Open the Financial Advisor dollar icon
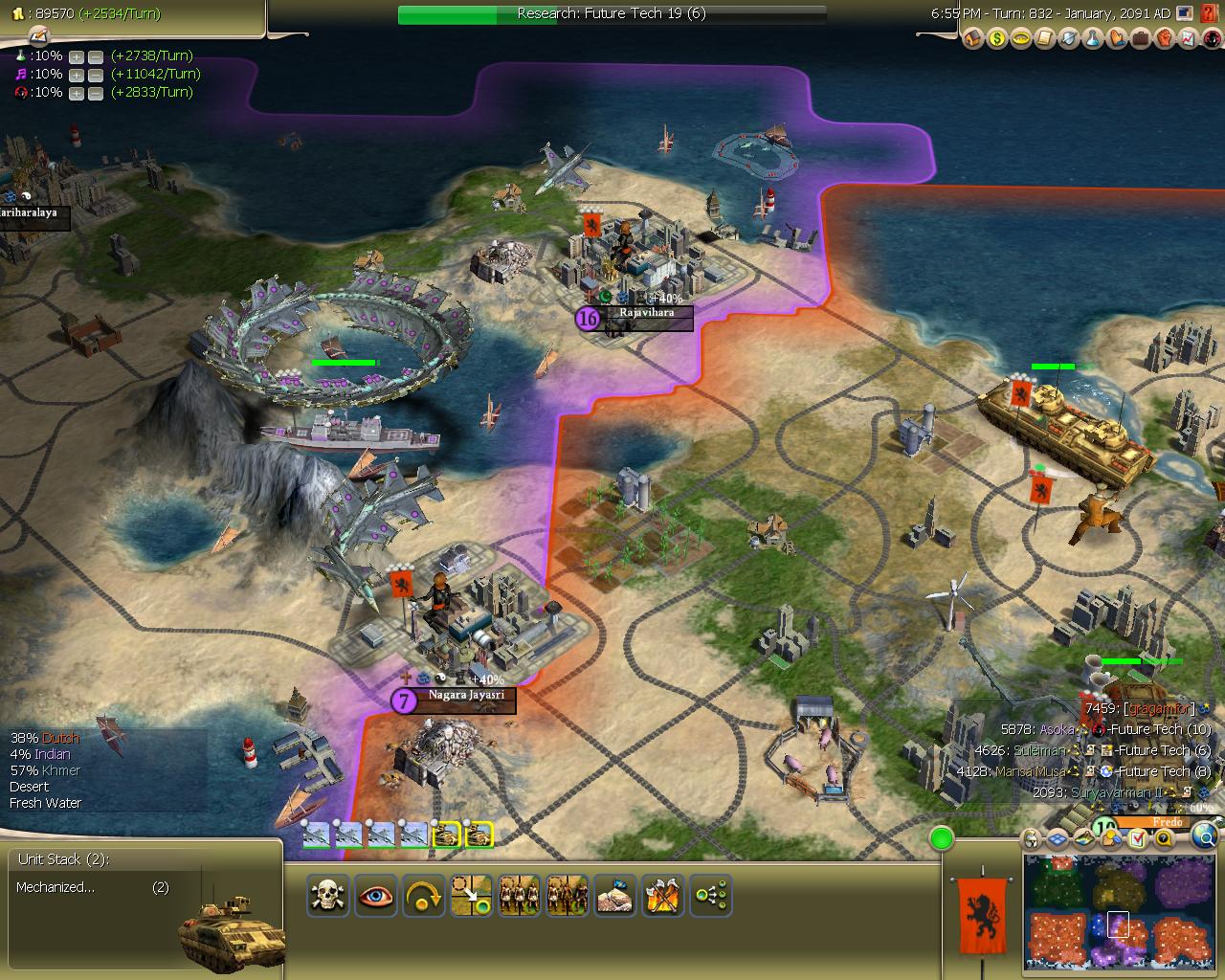 (x=995, y=40)
